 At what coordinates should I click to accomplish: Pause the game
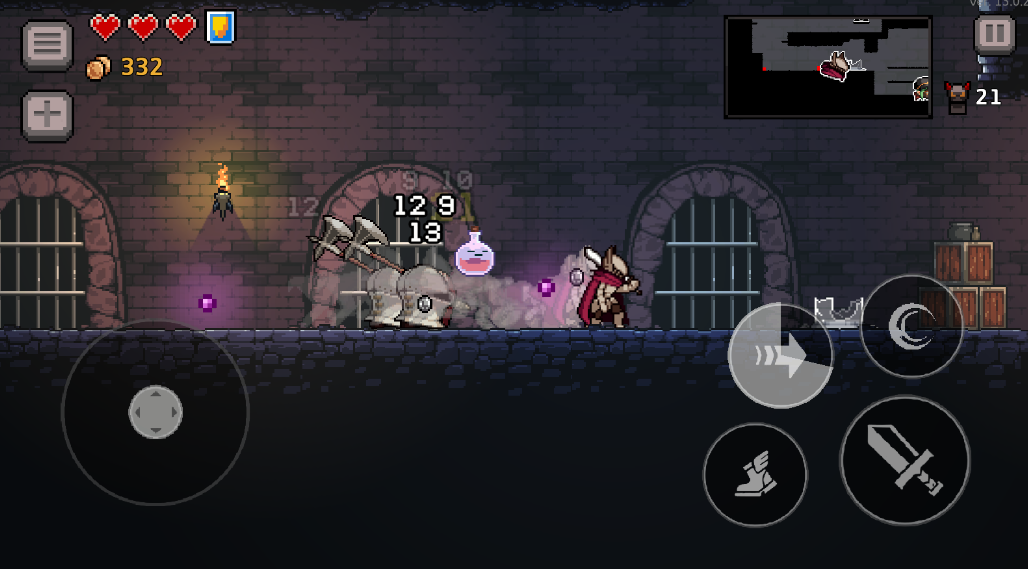(x=994, y=34)
